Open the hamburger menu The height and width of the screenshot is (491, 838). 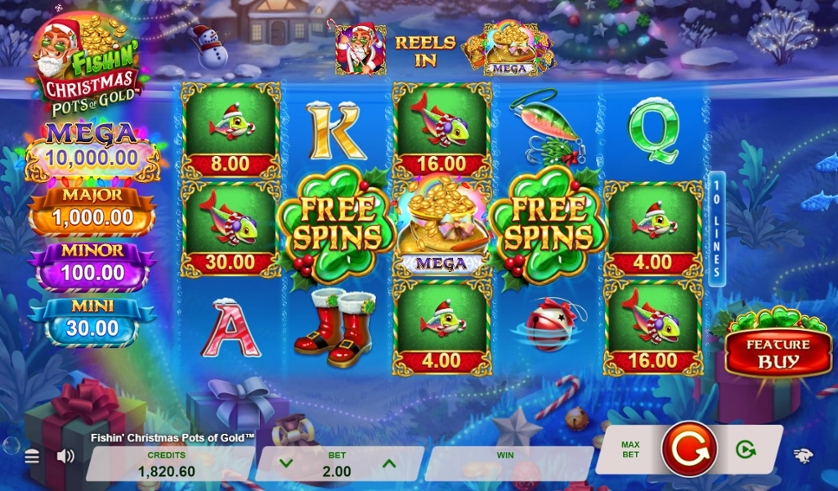(x=32, y=456)
